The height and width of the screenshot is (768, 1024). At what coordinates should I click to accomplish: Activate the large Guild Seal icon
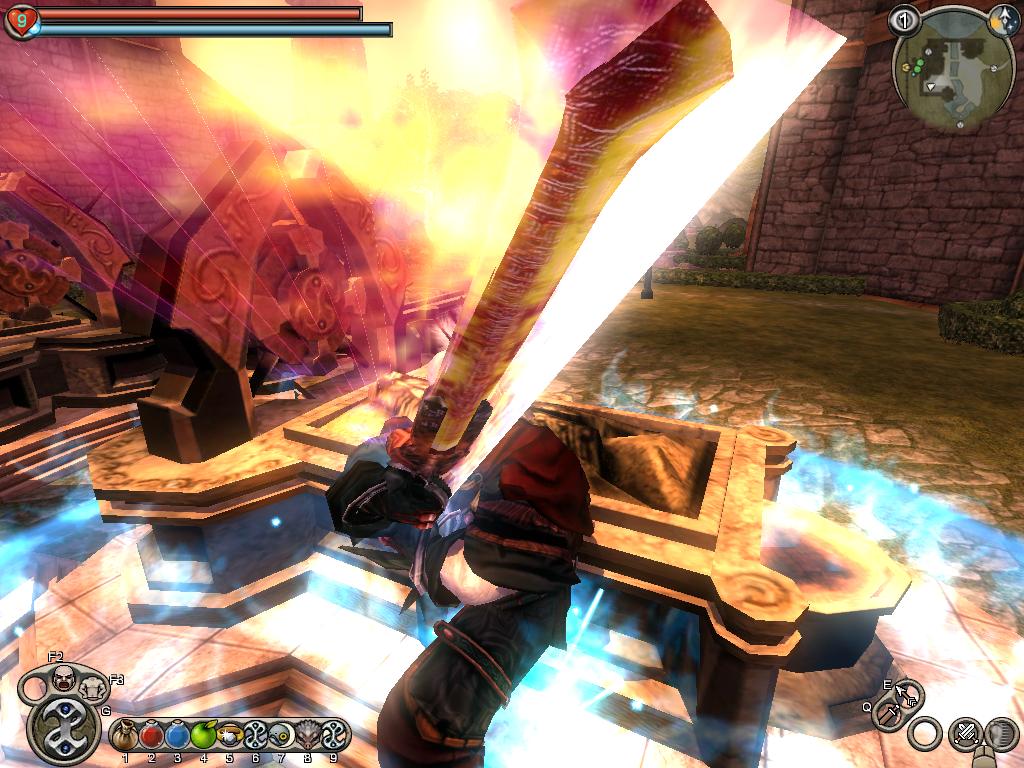62,729
